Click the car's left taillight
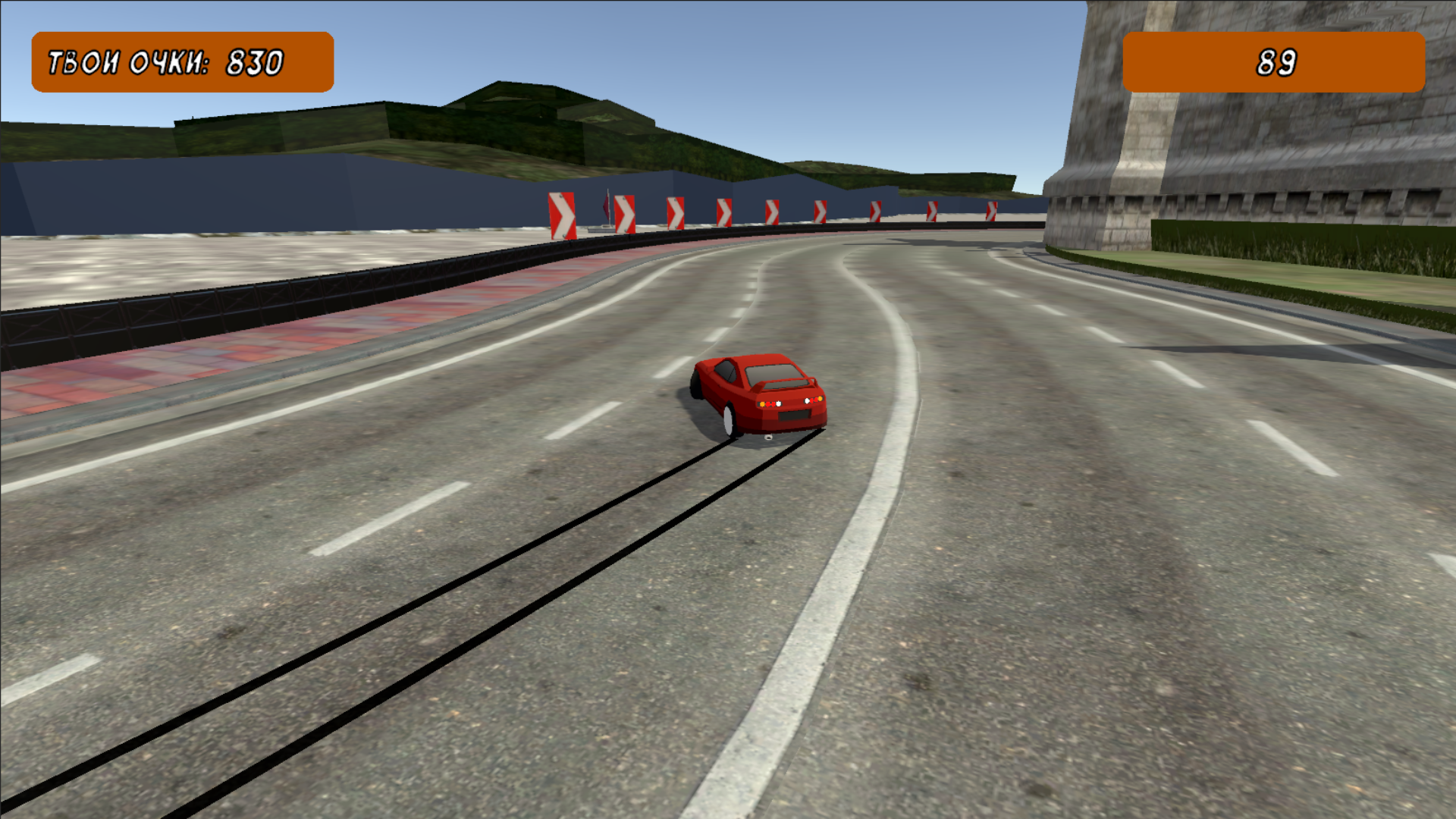Screen dimensions: 1456x819 point(770,406)
